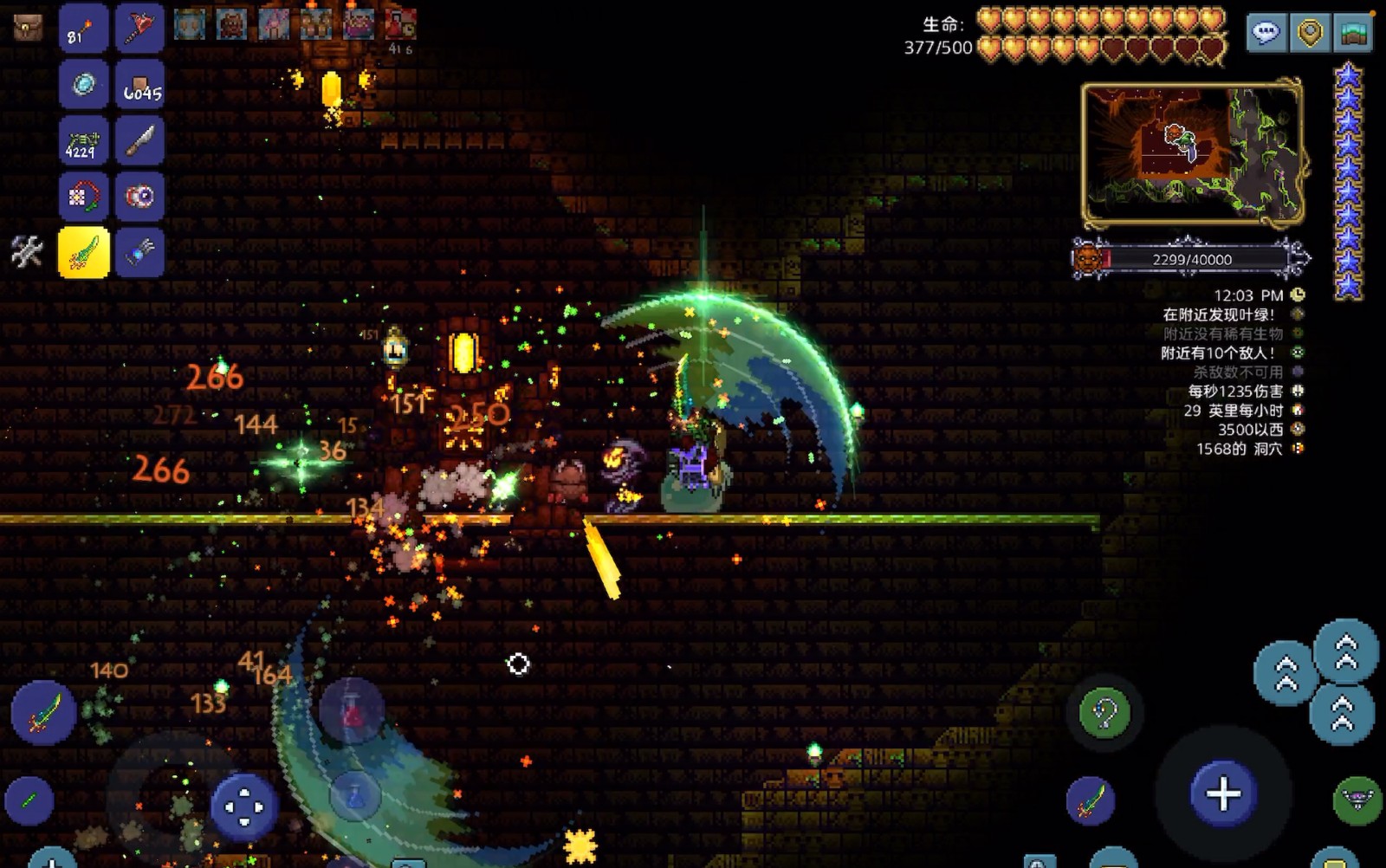The width and height of the screenshot is (1386, 868).
Task: Select the eyeball yoyo hotbar slot
Action: point(139,197)
